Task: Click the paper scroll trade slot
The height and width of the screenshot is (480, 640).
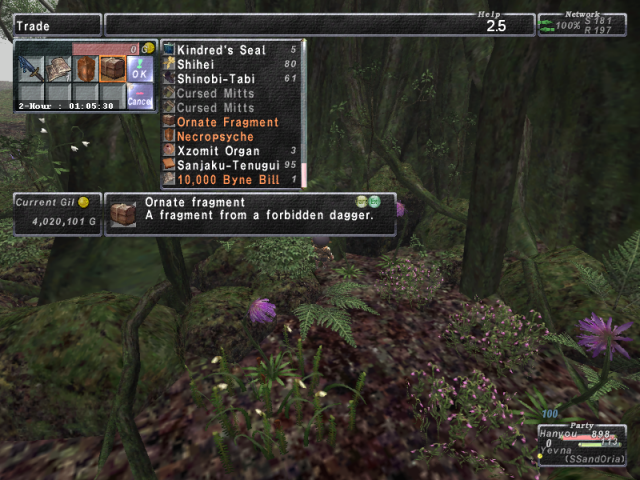Action: tap(58, 69)
